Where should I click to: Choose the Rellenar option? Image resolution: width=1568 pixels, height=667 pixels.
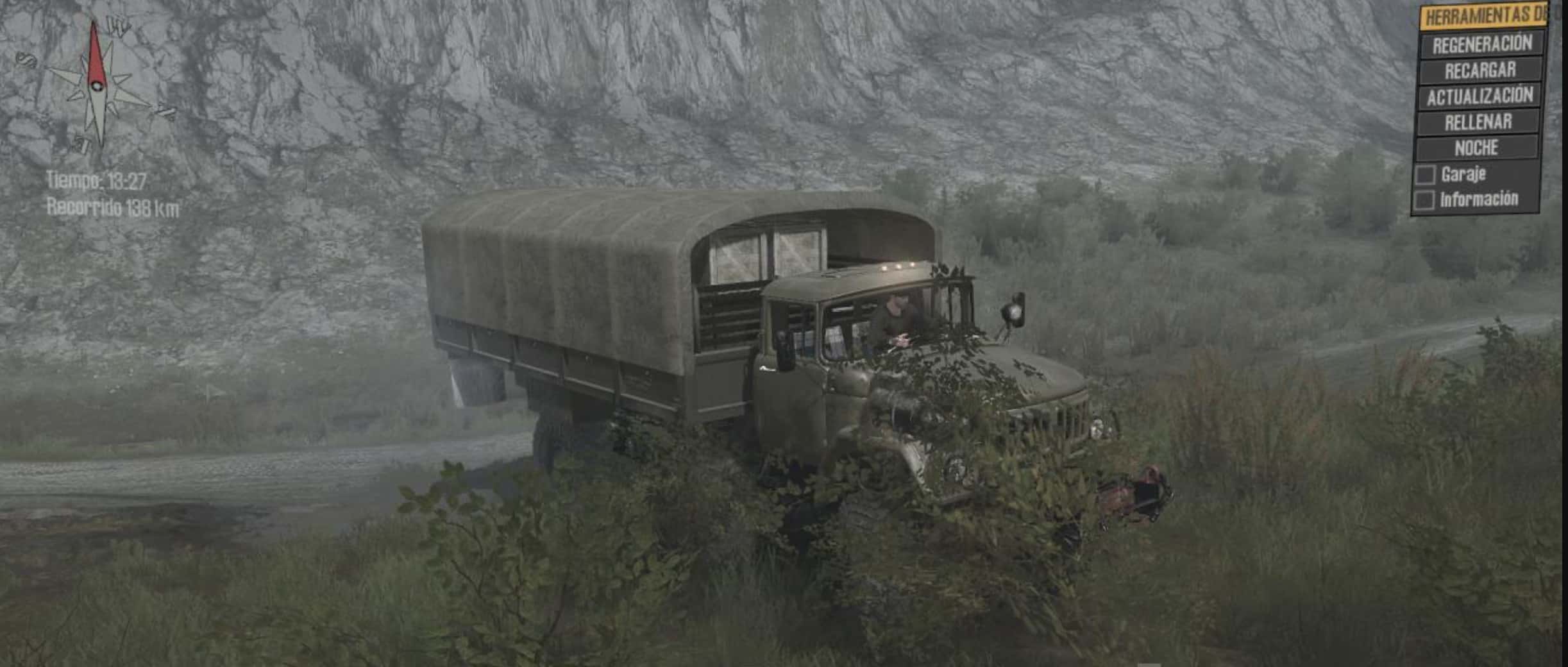click(1478, 122)
